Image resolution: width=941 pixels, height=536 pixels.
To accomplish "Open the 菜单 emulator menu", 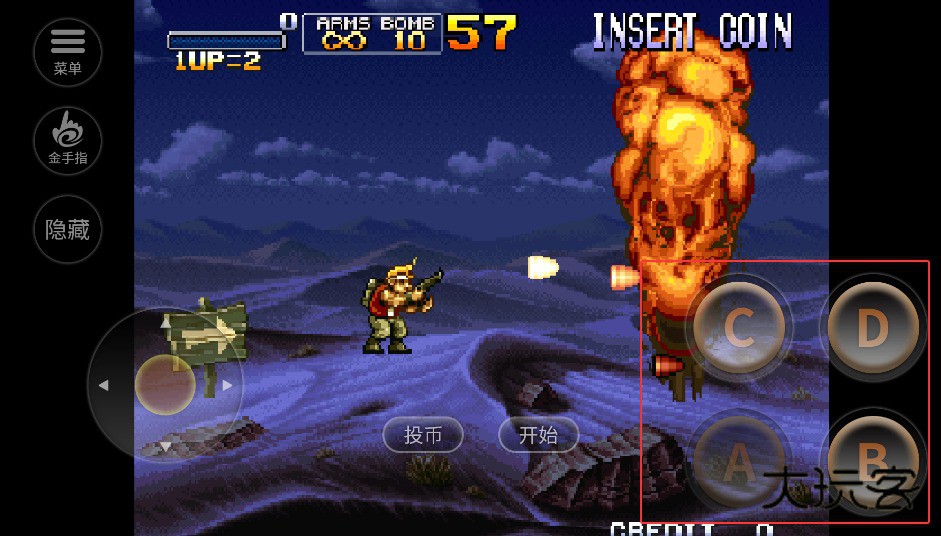I will (x=68, y=51).
